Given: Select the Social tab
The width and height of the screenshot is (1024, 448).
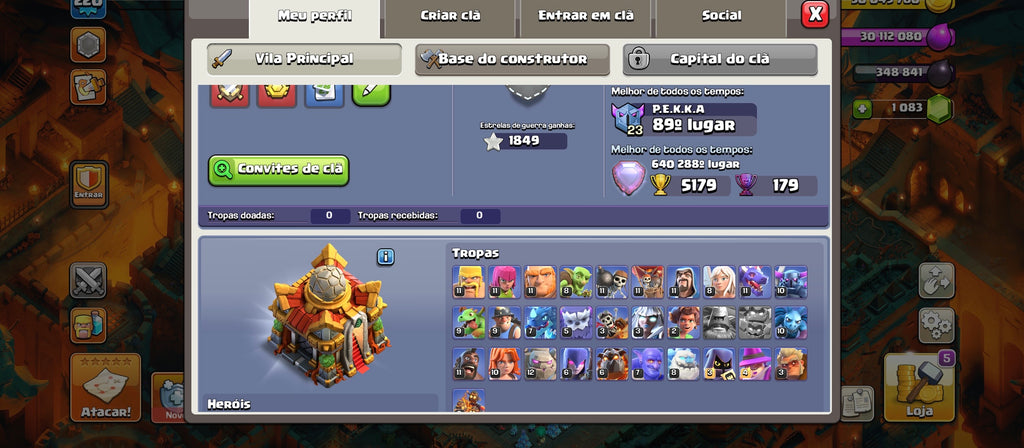Looking at the screenshot, I should tap(721, 16).
